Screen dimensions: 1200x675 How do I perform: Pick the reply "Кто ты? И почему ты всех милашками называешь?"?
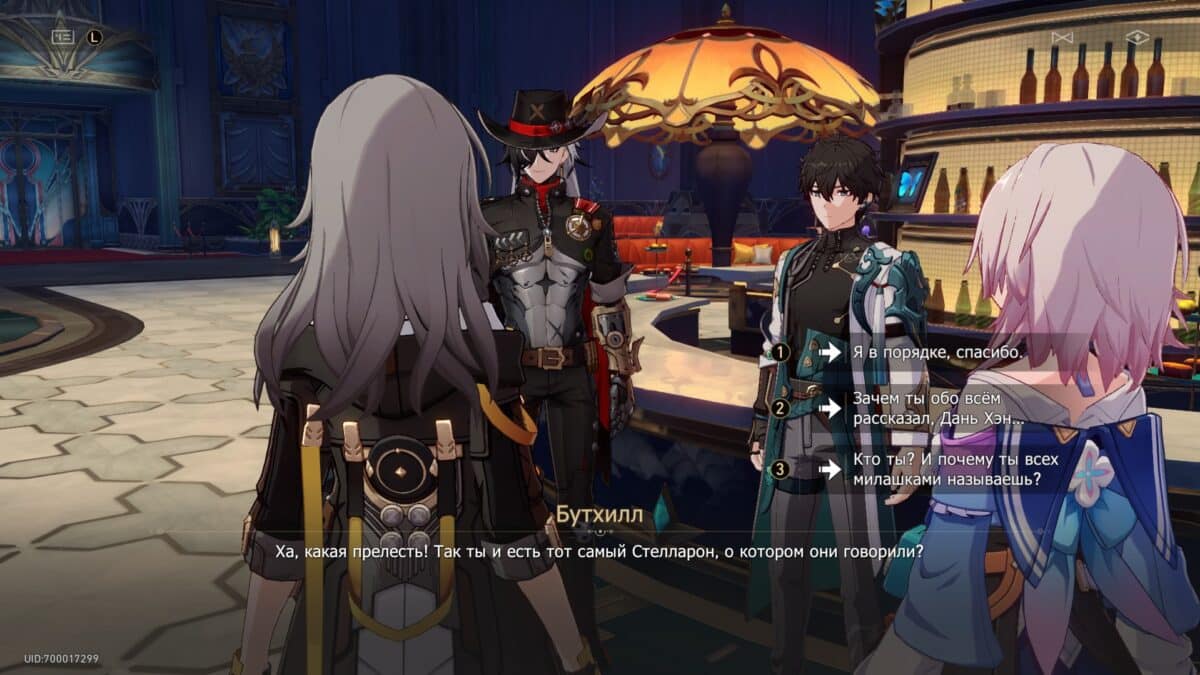[945, 469]
